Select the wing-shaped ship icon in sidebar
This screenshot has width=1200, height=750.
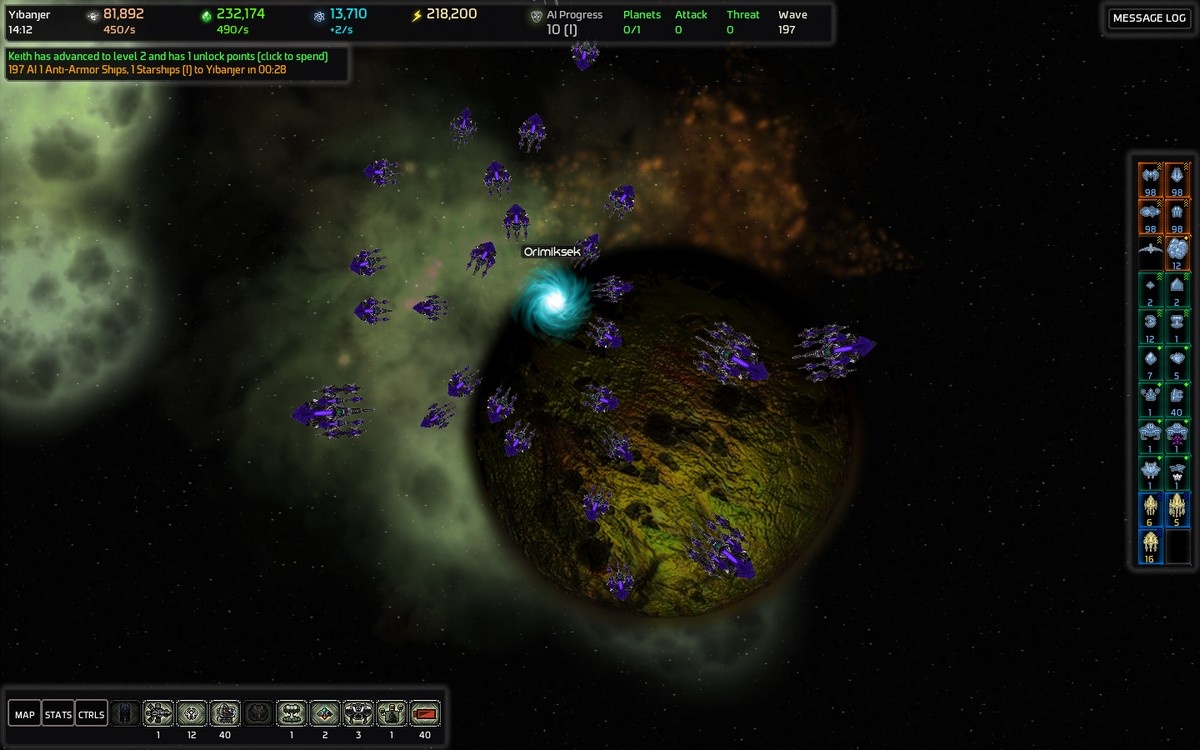1150,251
